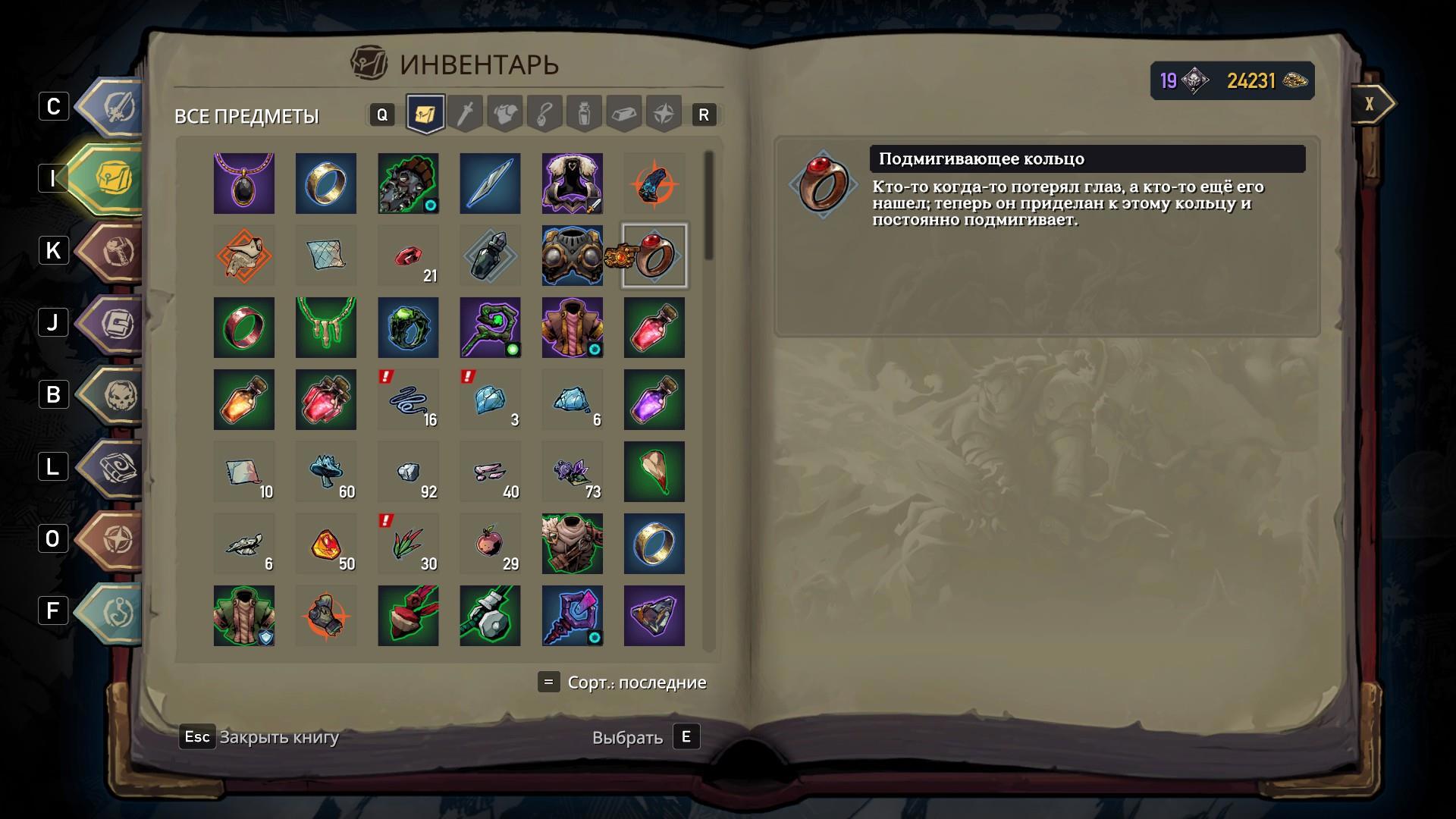This screenshot has width=1456, height=819.
Task: Select the blue mushroom stack of 60
Action: [326, 472]
